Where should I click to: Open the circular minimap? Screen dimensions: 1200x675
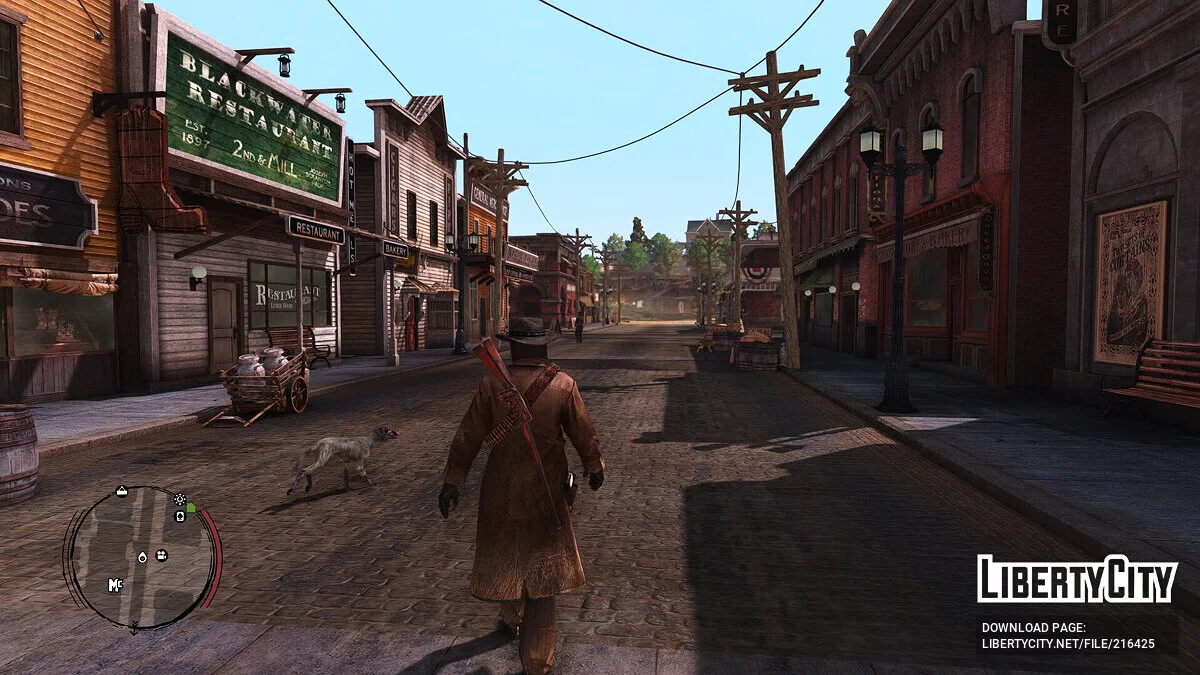point(142,558)
